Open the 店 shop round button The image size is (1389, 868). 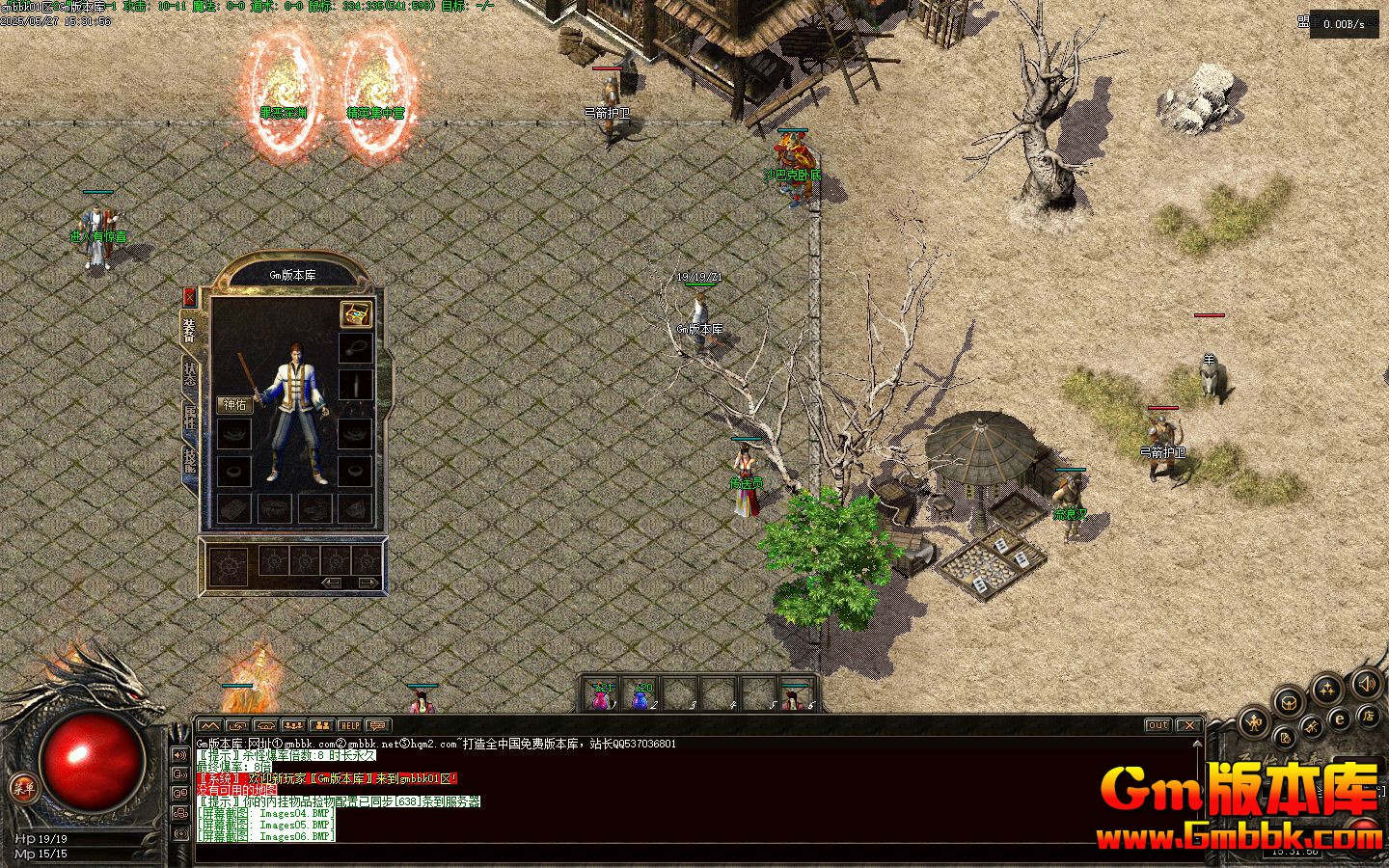[x=1367, y=716]
